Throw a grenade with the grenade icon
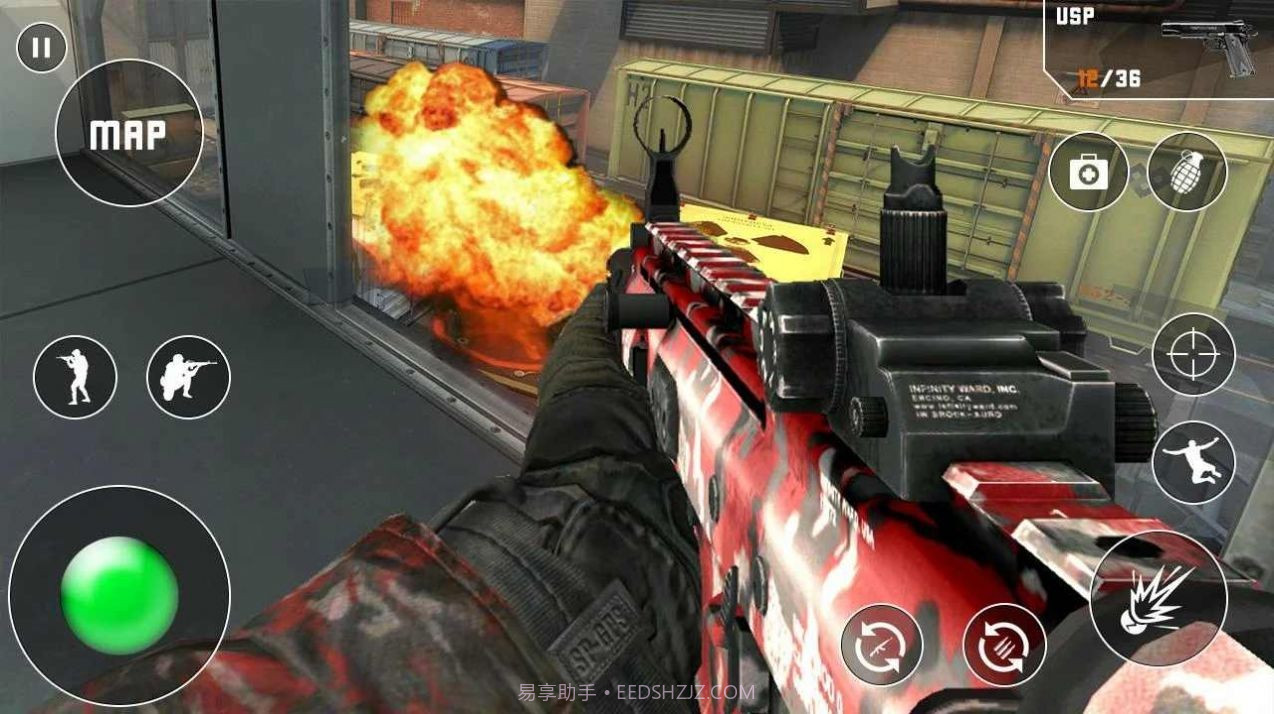Viewport: 1274px width, 714px height. click(x=1187, y=172)
